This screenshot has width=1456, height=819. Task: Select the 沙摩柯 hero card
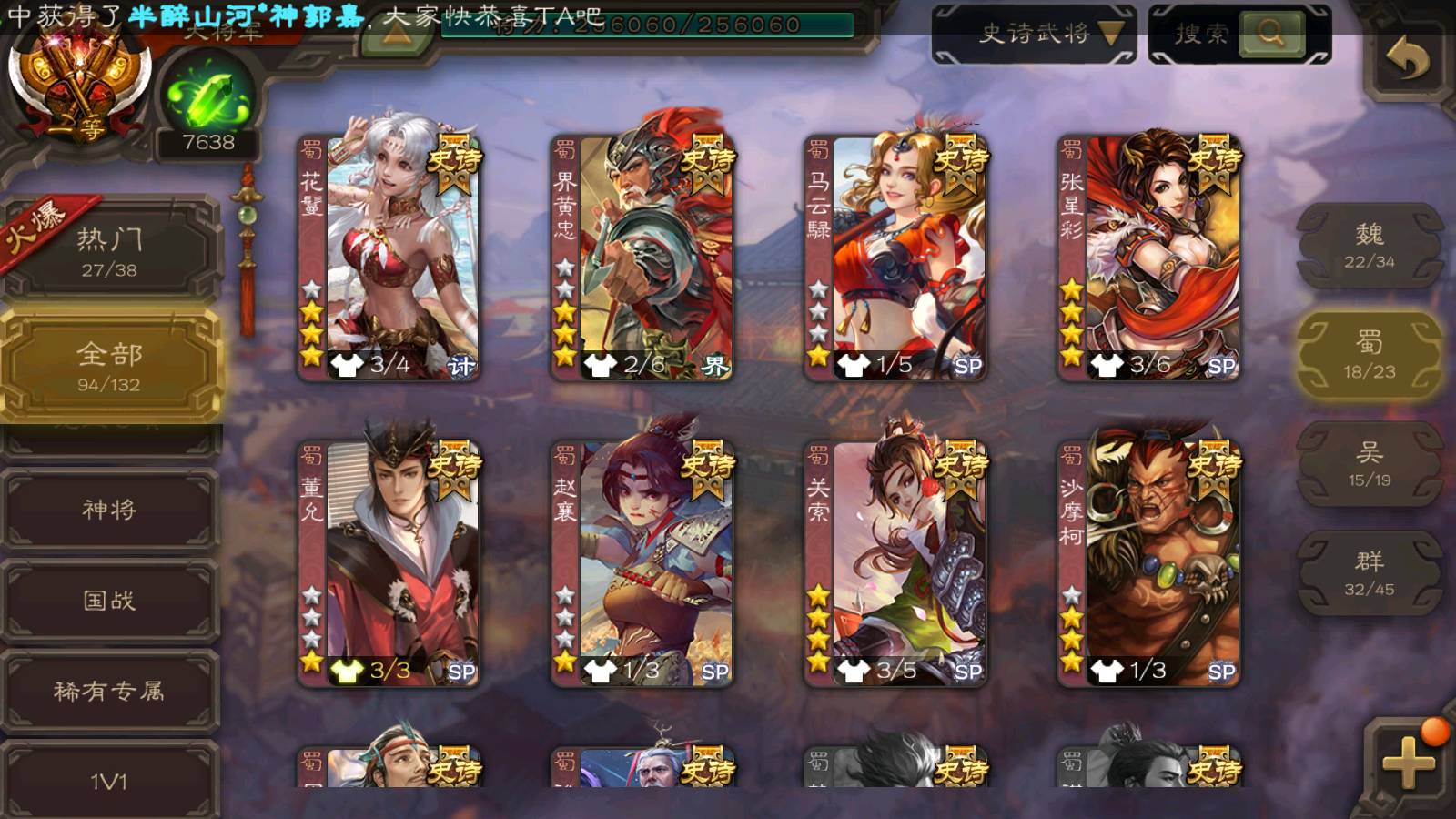point(1148,562)
